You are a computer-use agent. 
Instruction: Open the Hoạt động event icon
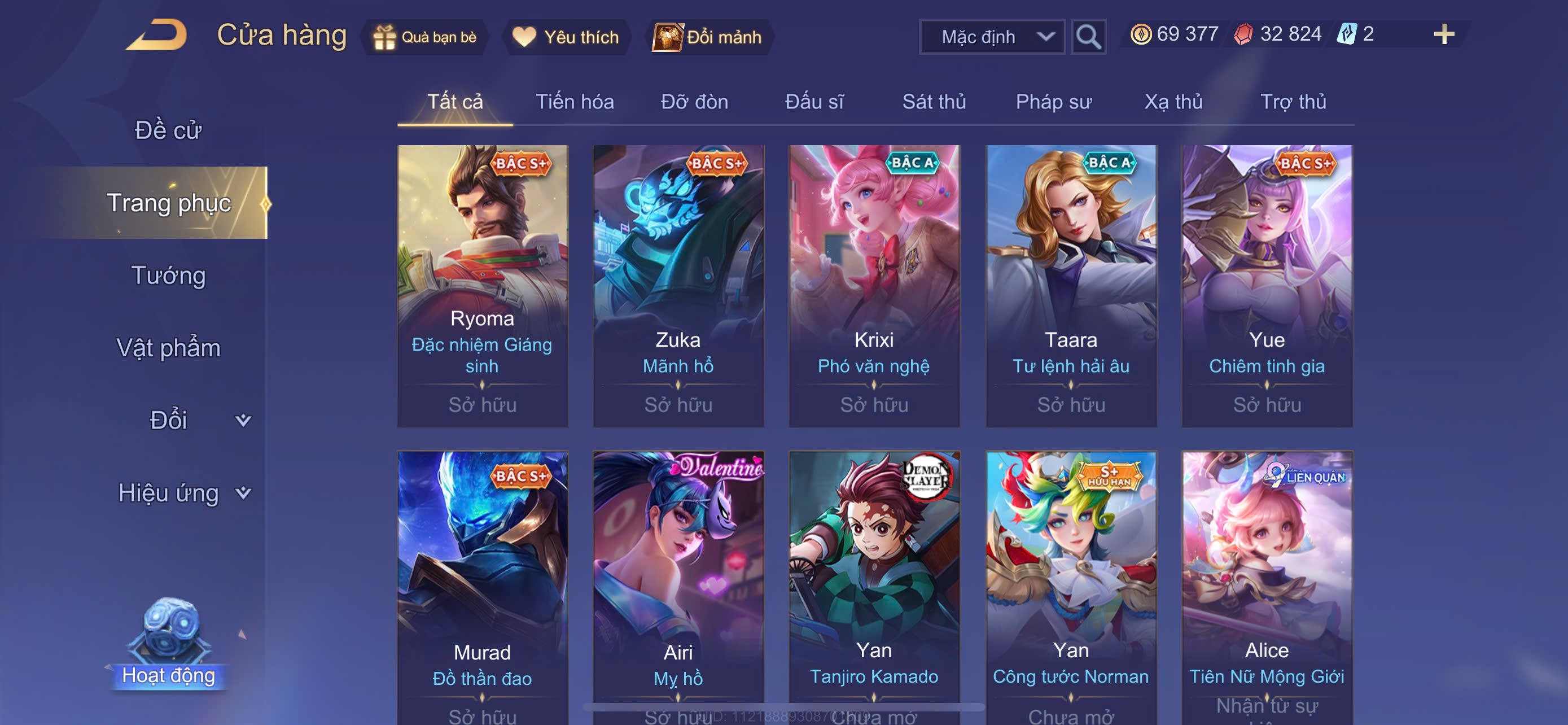(169, 645)
